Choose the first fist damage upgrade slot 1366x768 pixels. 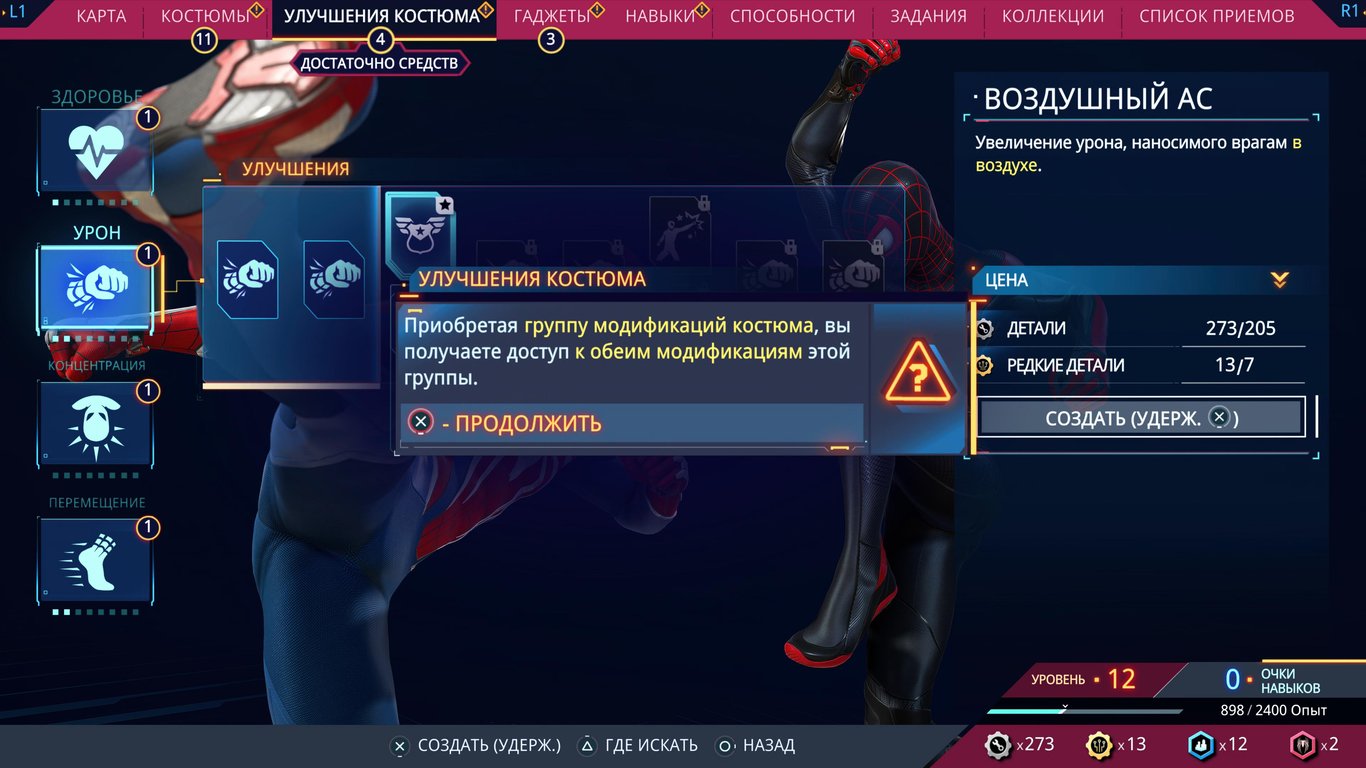pyautogui.click(x=247, y=279)
